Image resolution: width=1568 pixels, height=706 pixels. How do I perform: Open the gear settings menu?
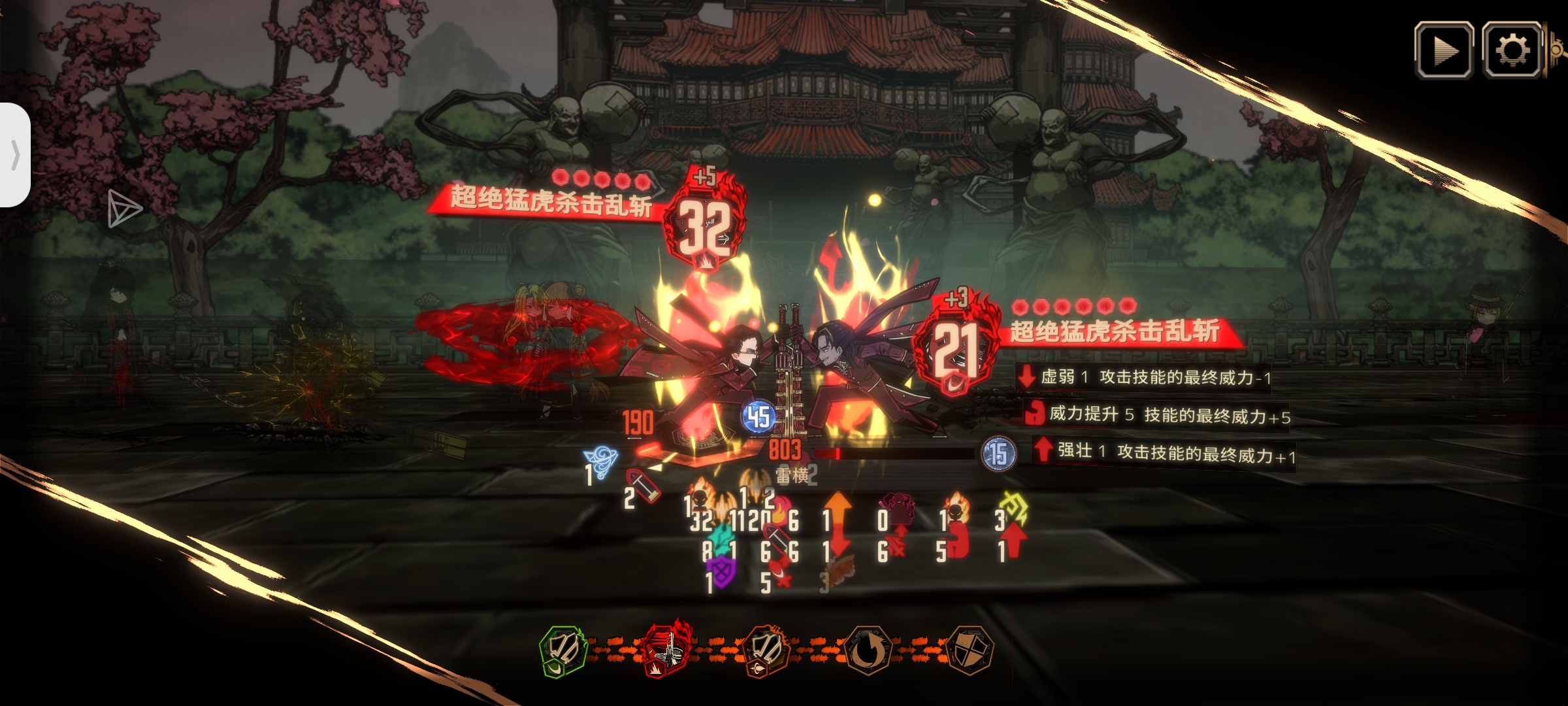(1512, 50)
